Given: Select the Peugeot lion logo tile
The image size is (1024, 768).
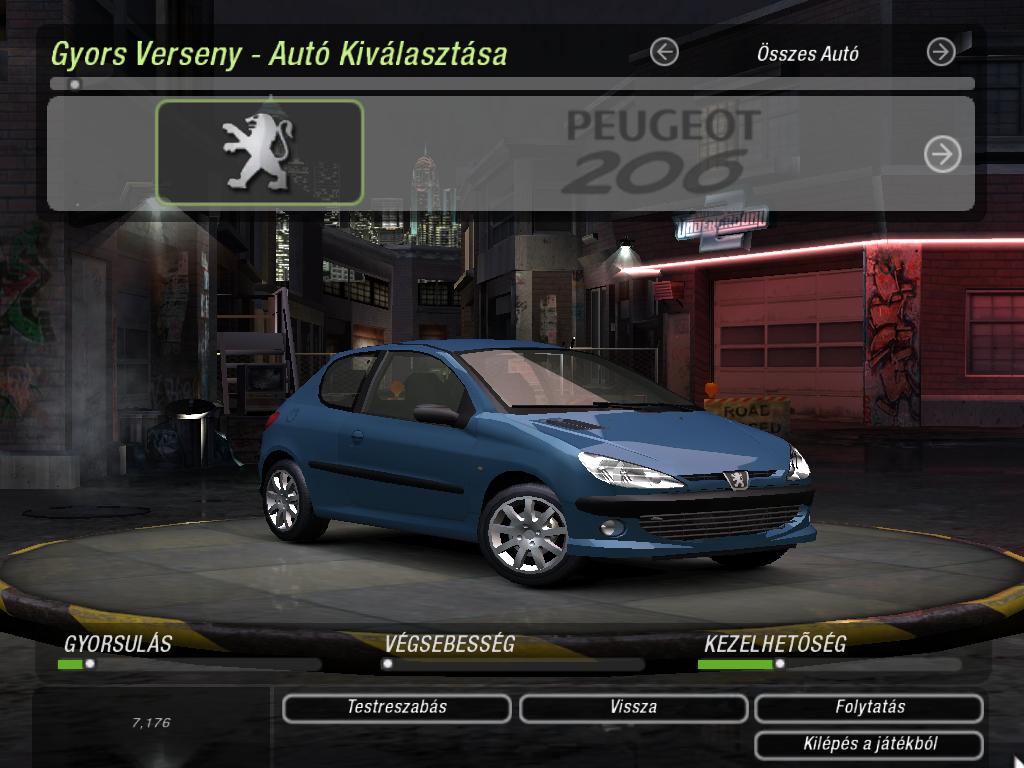Looking at the screenshot, I should (x=259, y=153).
